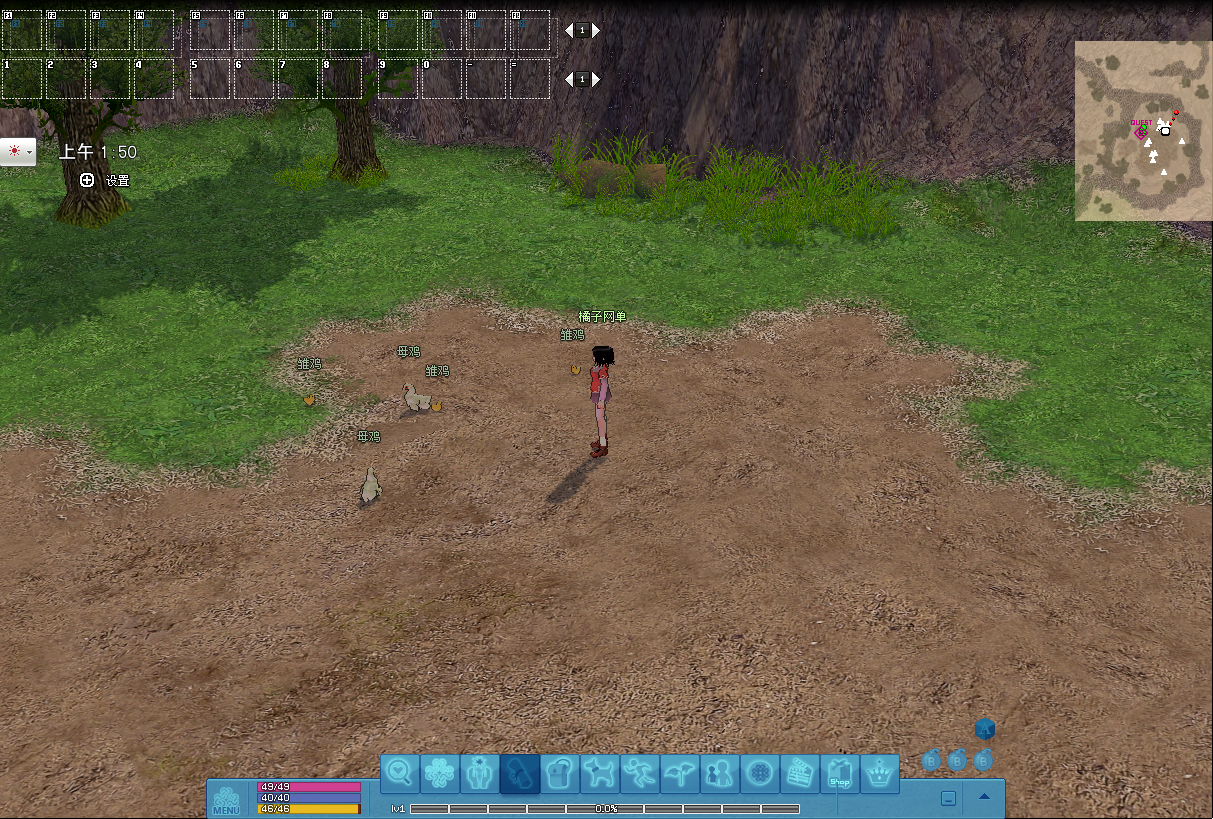Open the Shop button

(x=840, y=773)
